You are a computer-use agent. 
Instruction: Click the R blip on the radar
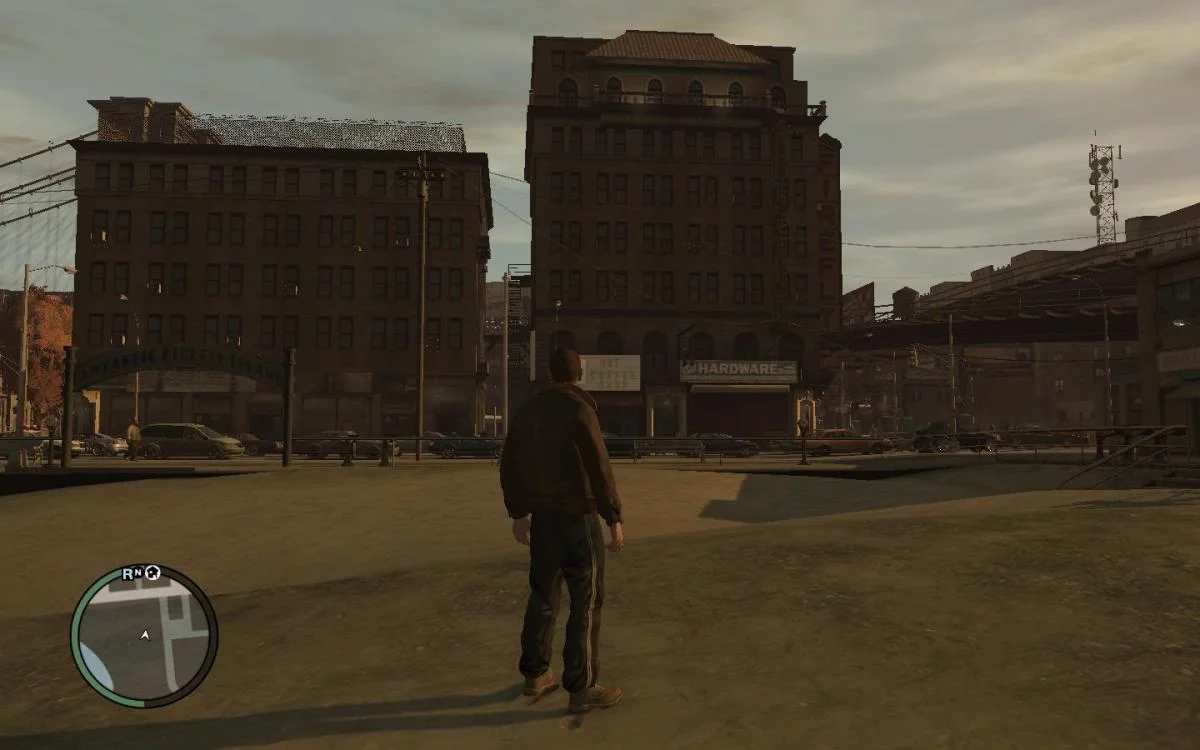(x=128, y=573)
